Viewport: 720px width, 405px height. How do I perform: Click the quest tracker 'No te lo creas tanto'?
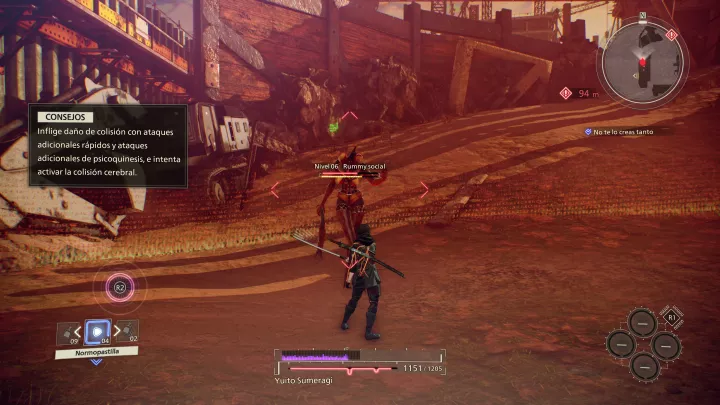(628, 131)
